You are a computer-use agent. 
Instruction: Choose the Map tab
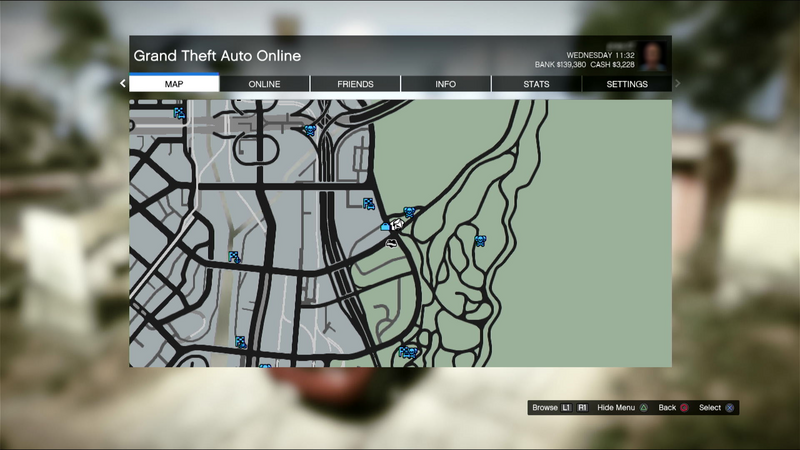(174, 84)
